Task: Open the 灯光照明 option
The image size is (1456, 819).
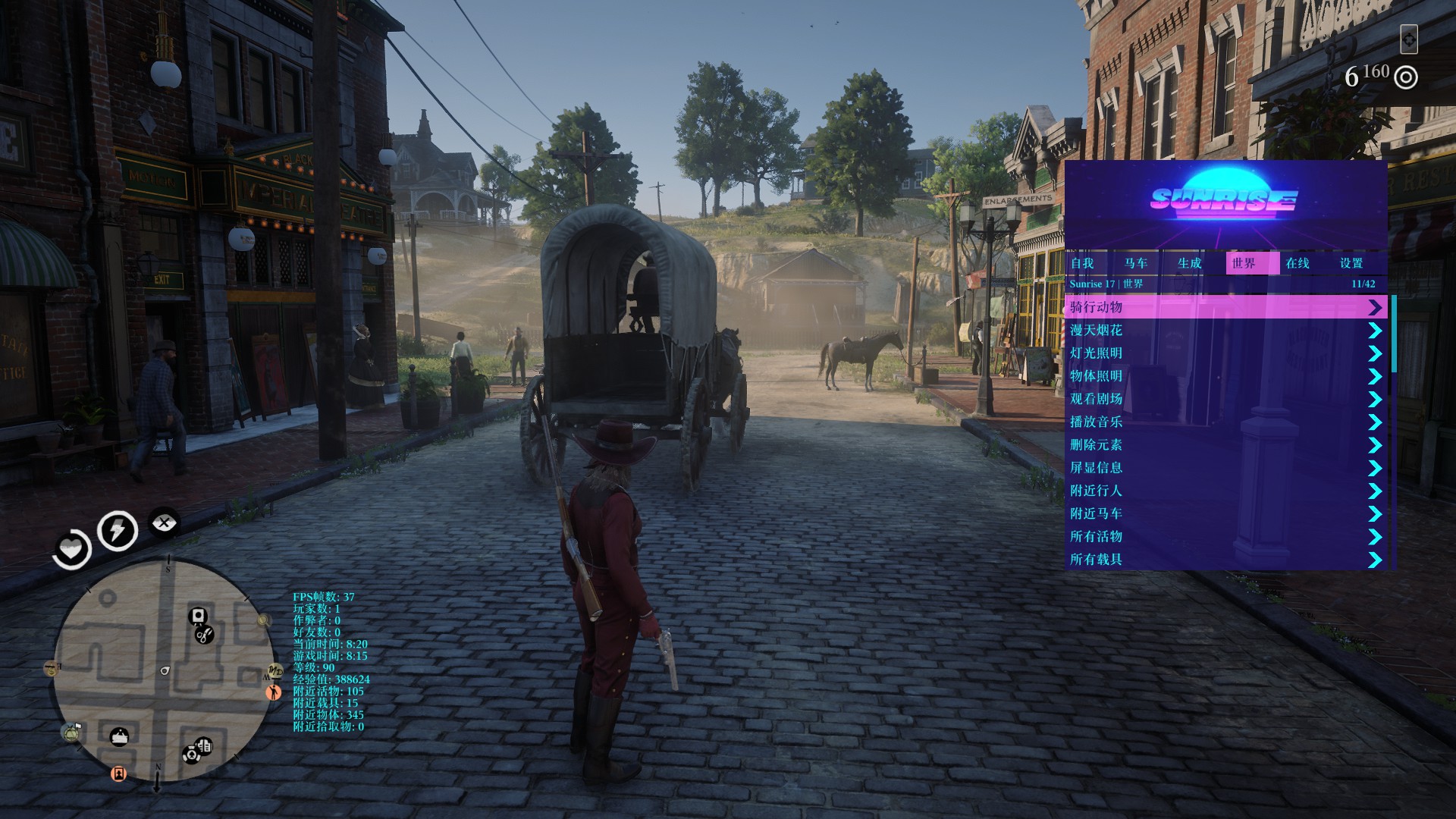Action: click(1225, 353)
